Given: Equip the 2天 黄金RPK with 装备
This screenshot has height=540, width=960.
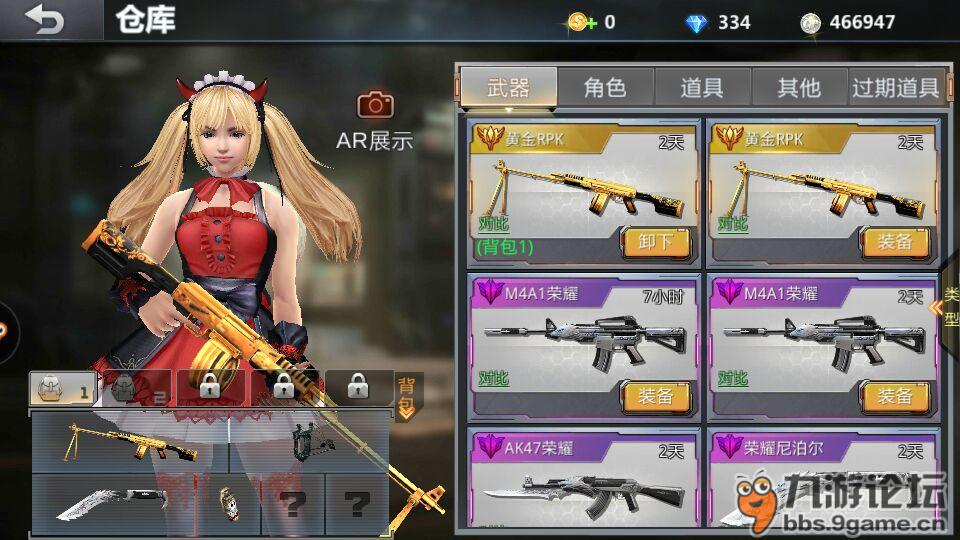Looking at the screenshot, I should coord(895,242).
